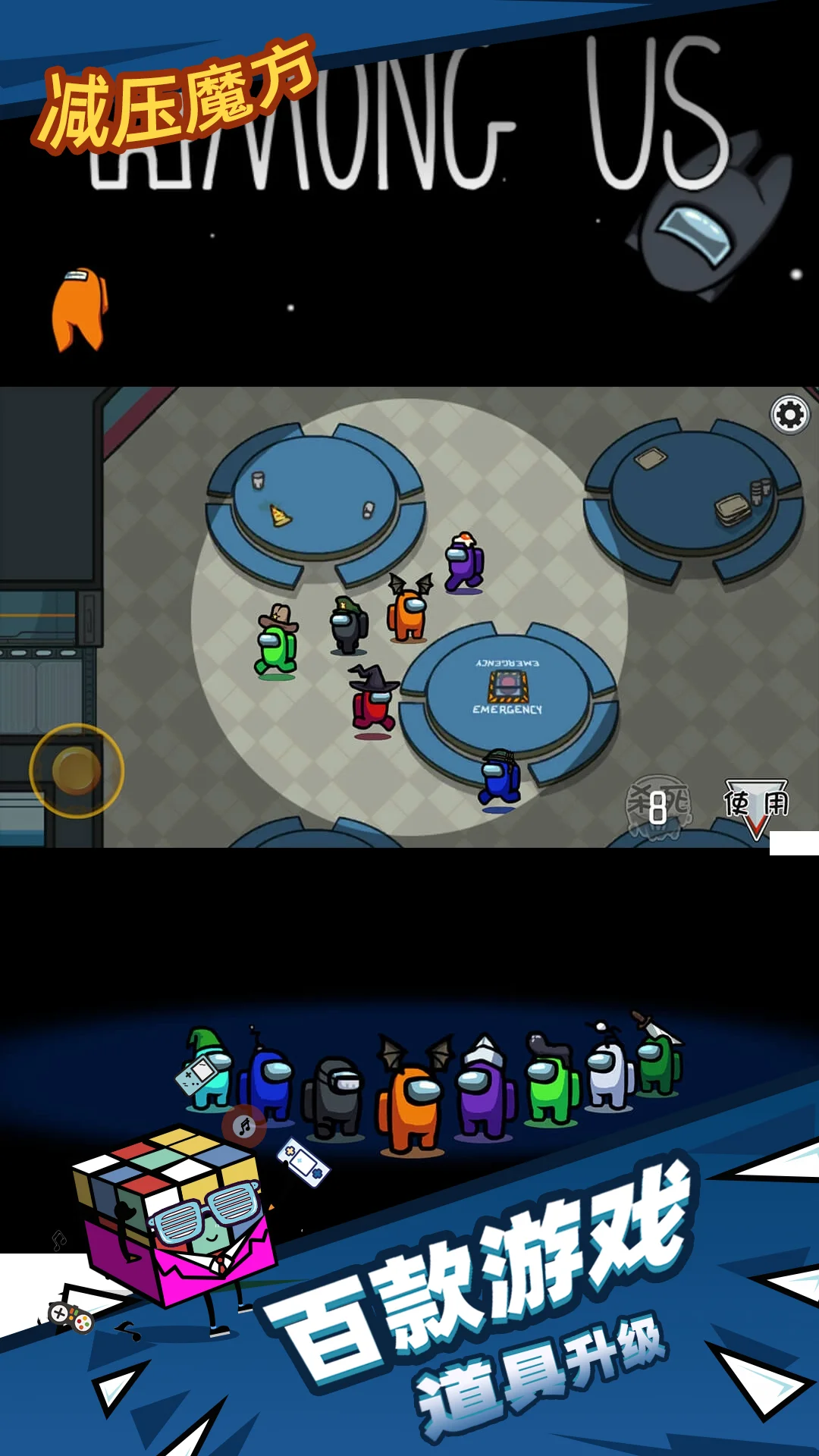Tap the kill button showing cooldown 8

[x=658, y=806]
